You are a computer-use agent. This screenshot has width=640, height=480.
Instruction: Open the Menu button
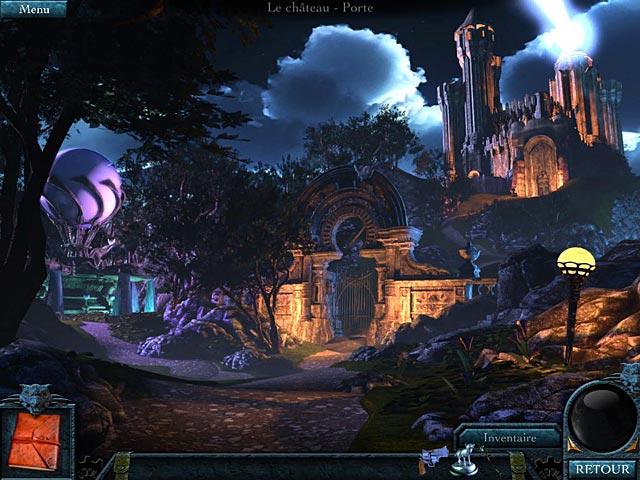33,9
